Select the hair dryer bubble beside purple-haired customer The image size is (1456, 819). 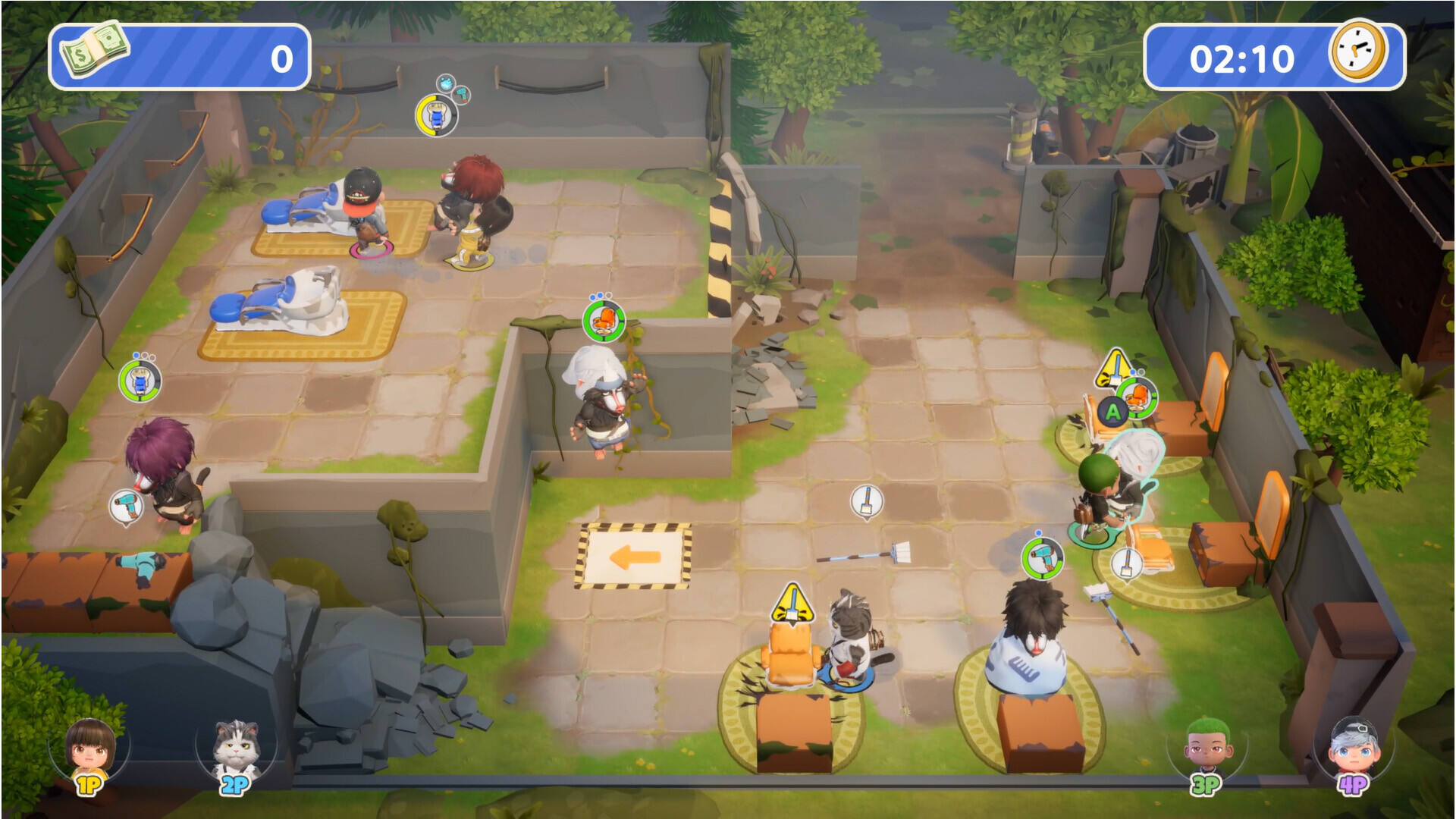(x=126, y=506)
